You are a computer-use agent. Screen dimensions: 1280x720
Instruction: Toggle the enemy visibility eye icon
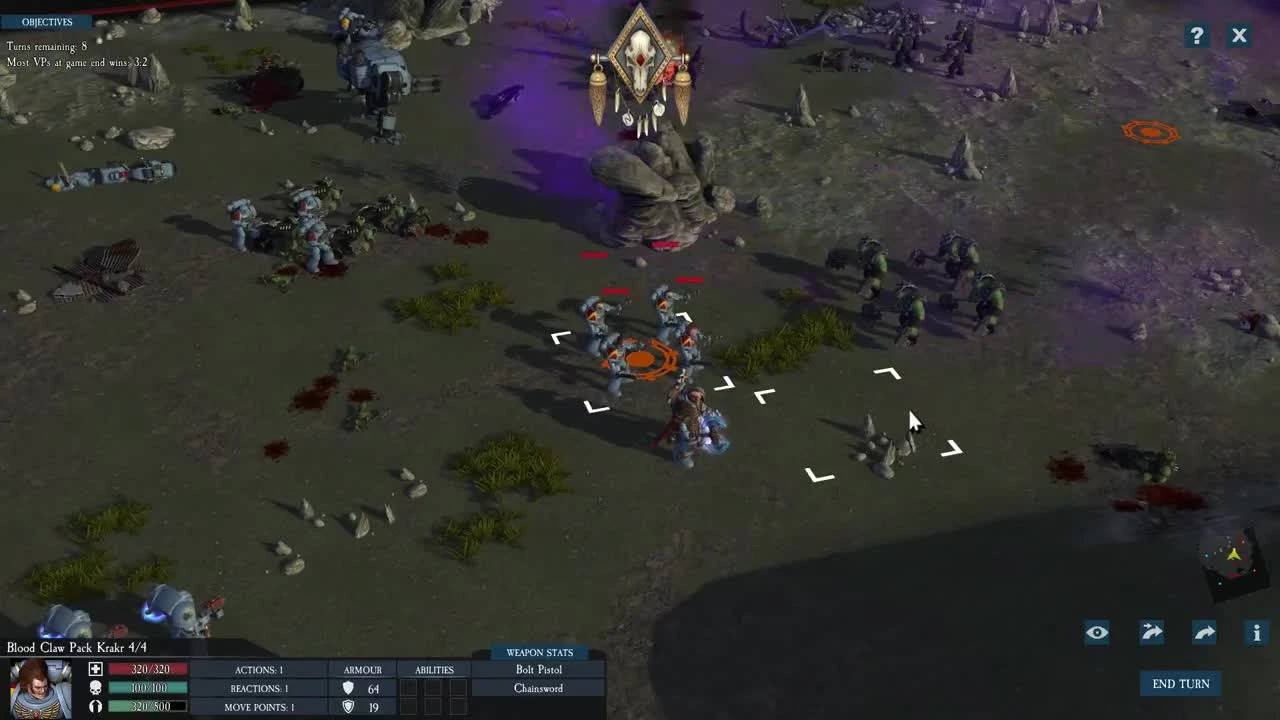click(1096, 632)
